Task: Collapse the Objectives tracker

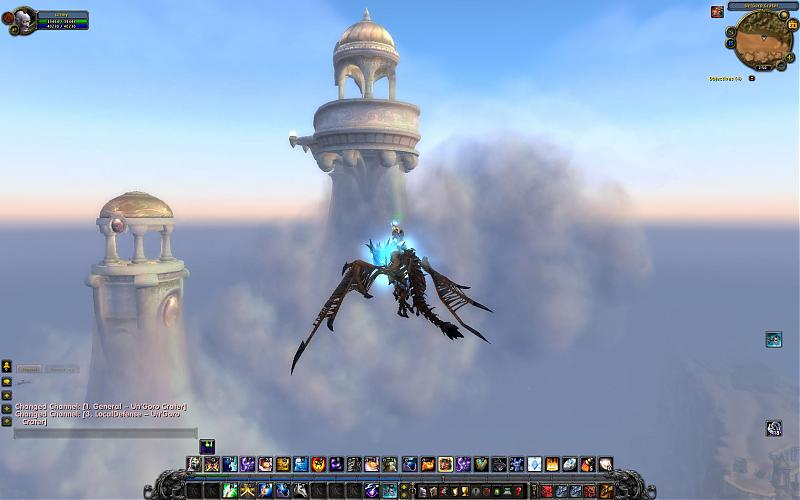Action: pyautogui.click(x=751, y=78)
